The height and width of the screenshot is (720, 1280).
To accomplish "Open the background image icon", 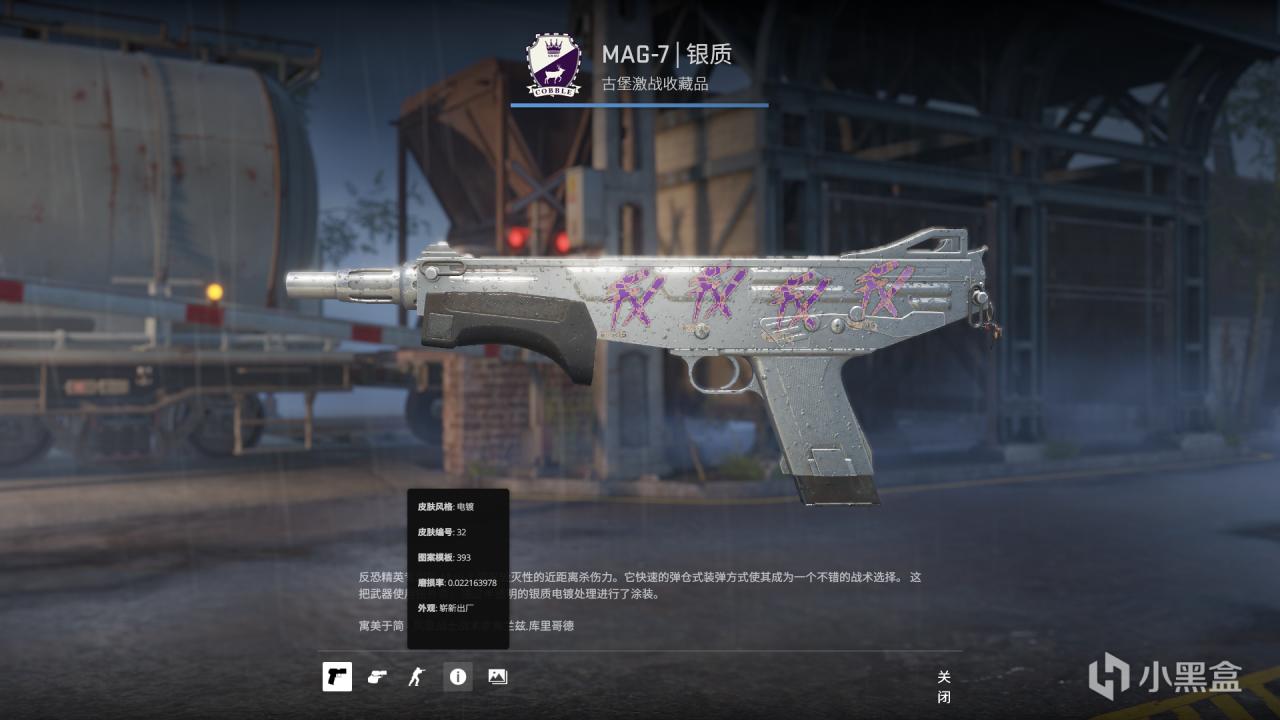I will pyautogui.click(x=496, y=677).
